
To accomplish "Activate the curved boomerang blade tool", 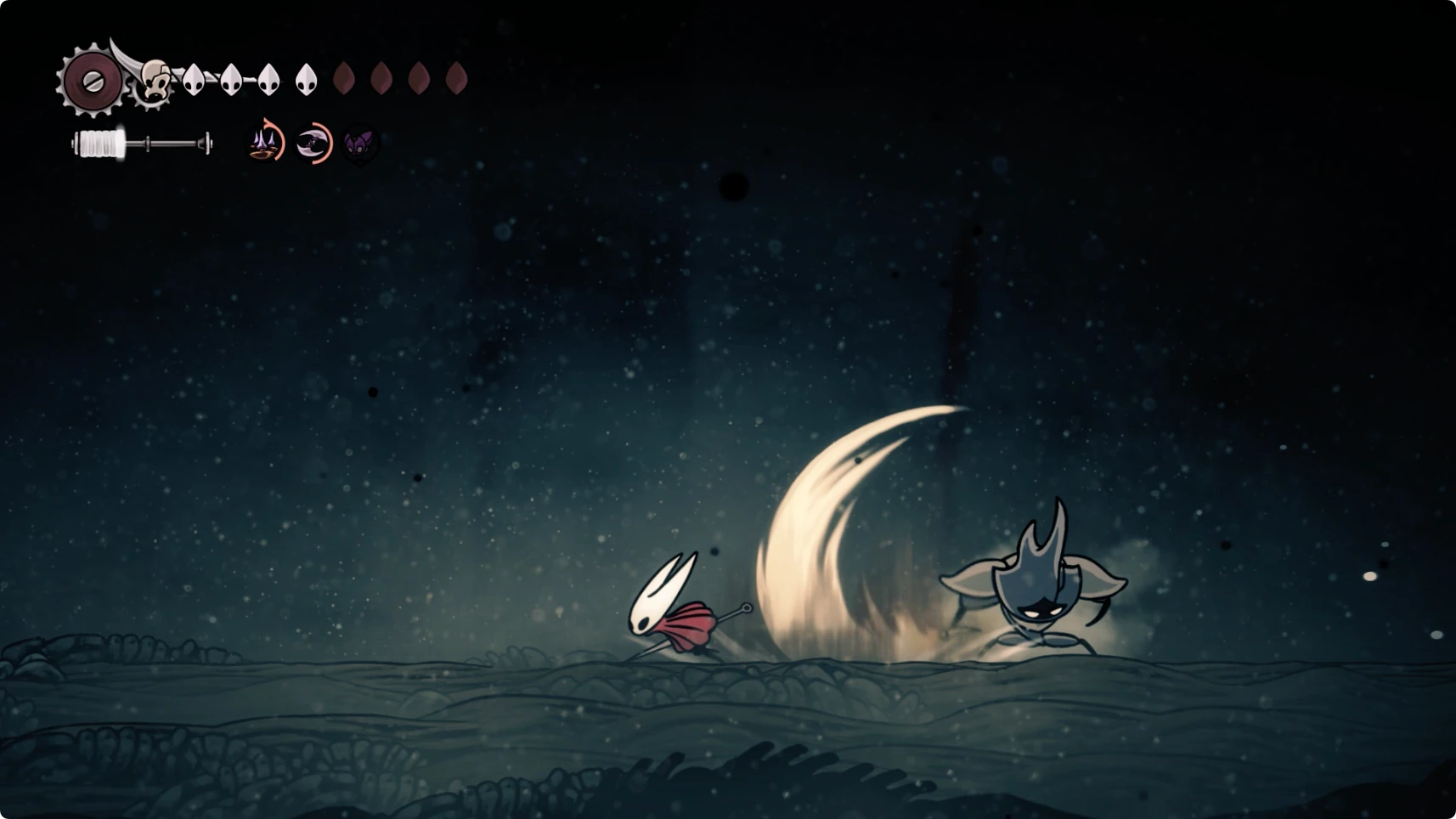I will tap(313, 143).
